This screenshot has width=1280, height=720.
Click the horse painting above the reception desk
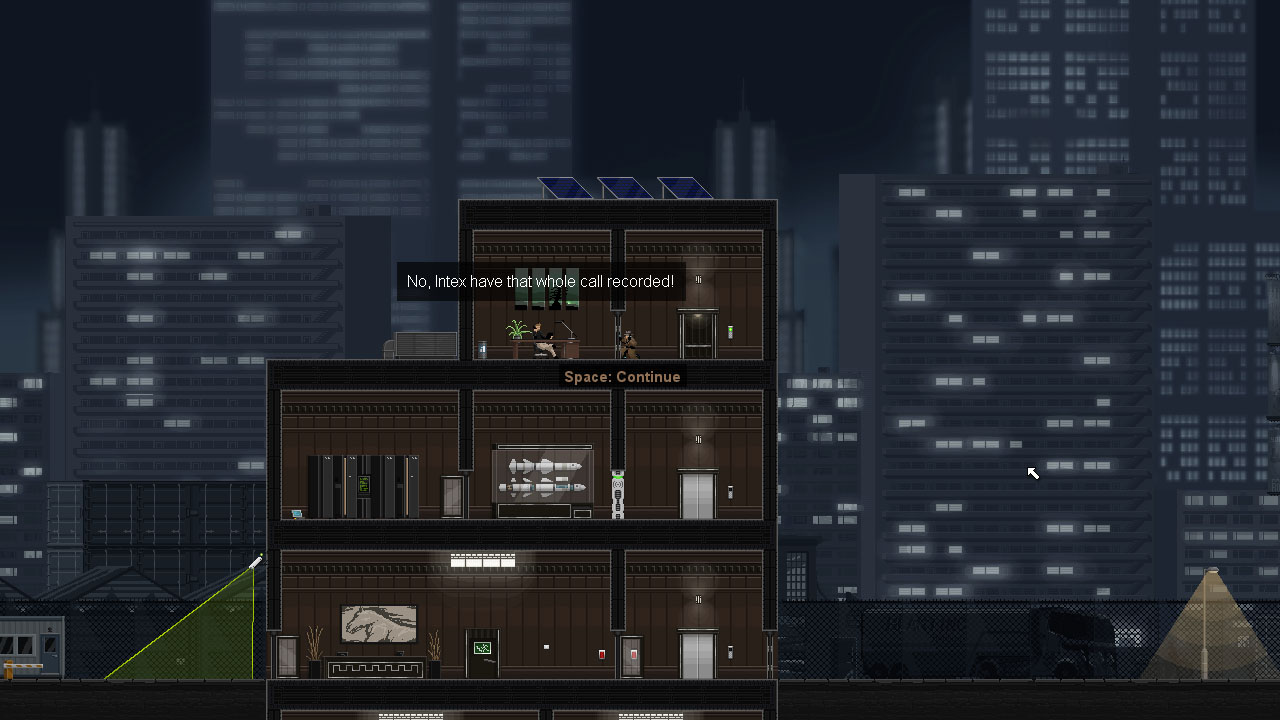pyautogui.click(x=379, y=621)
